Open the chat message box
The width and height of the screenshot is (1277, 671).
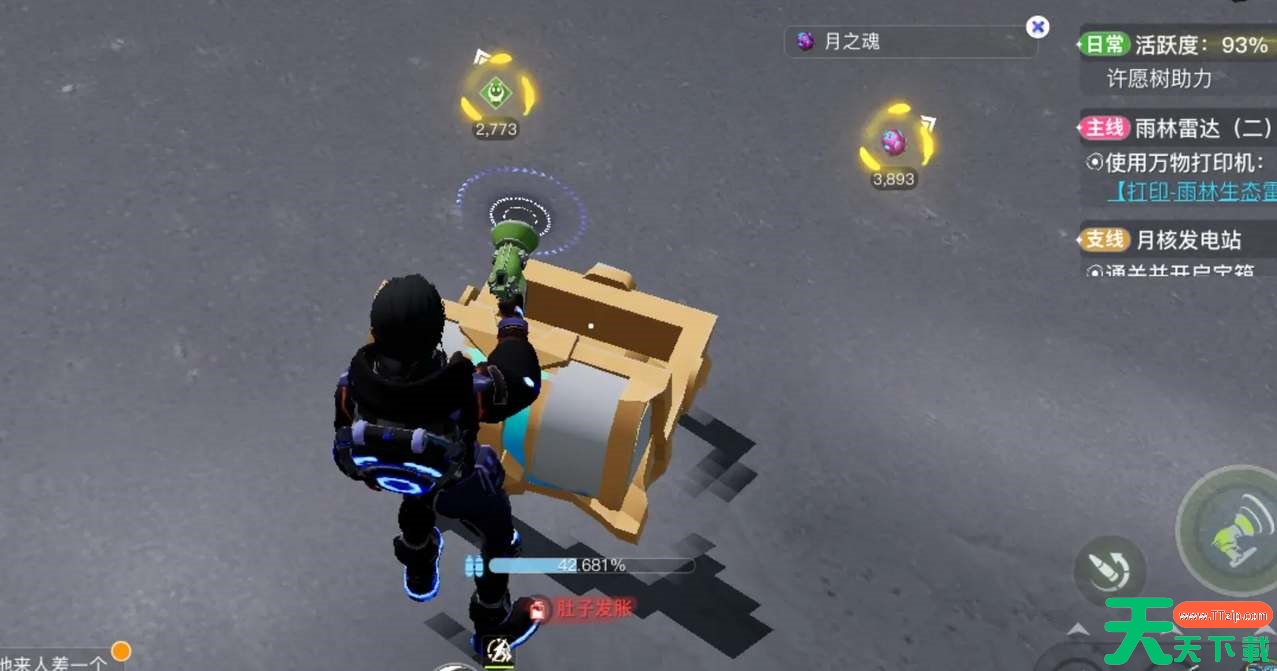[55, 661]
